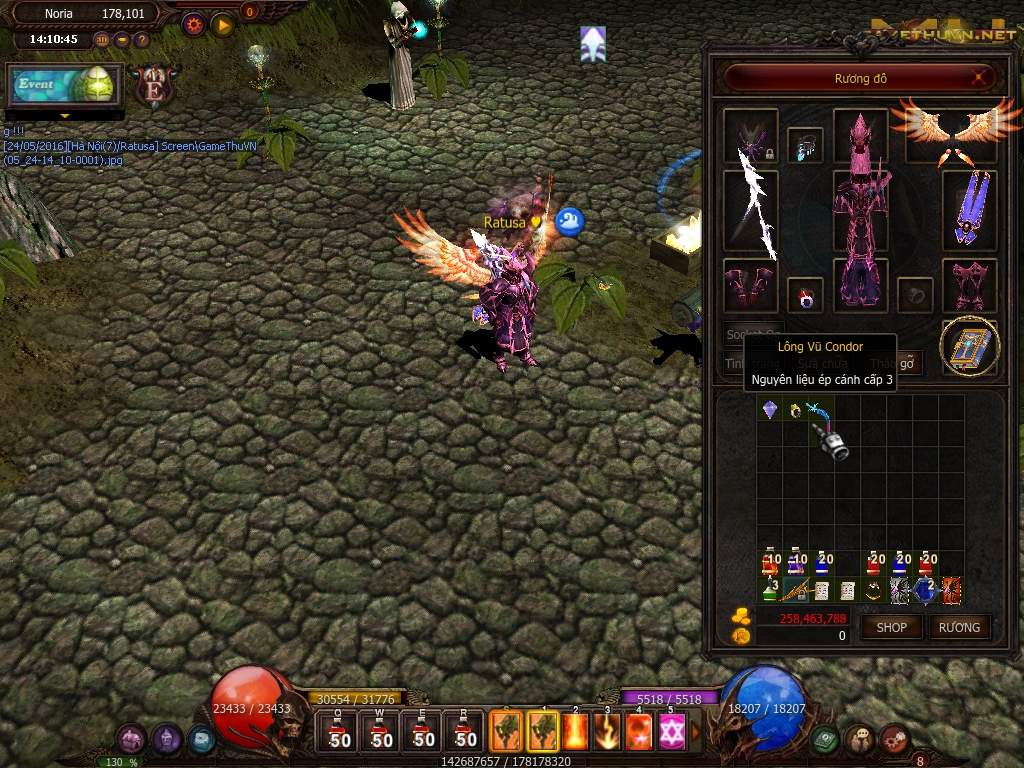The height and width of the screenshot is (768, 1024).
Task: Open the speech bubble chat icon
Action: (x=858, y=739)
